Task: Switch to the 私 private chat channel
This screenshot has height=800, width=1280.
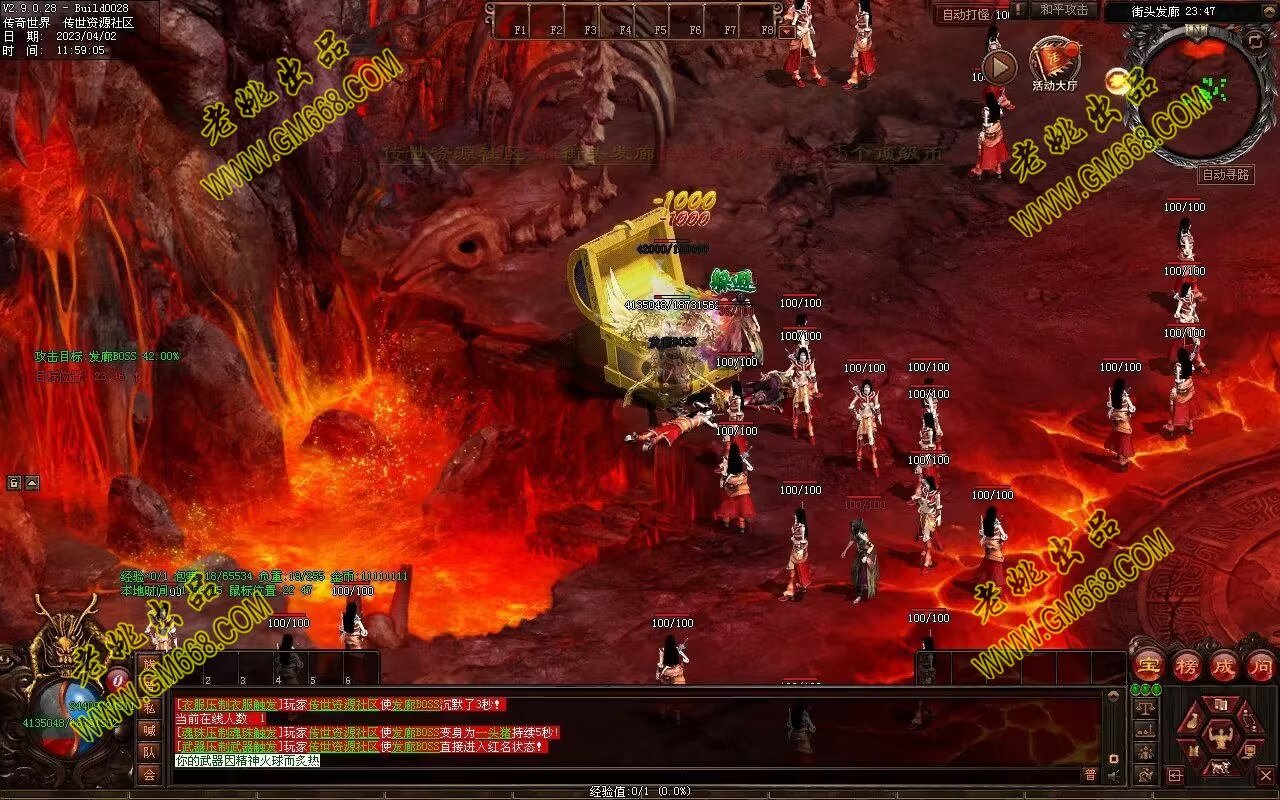Action: (149, 707)
